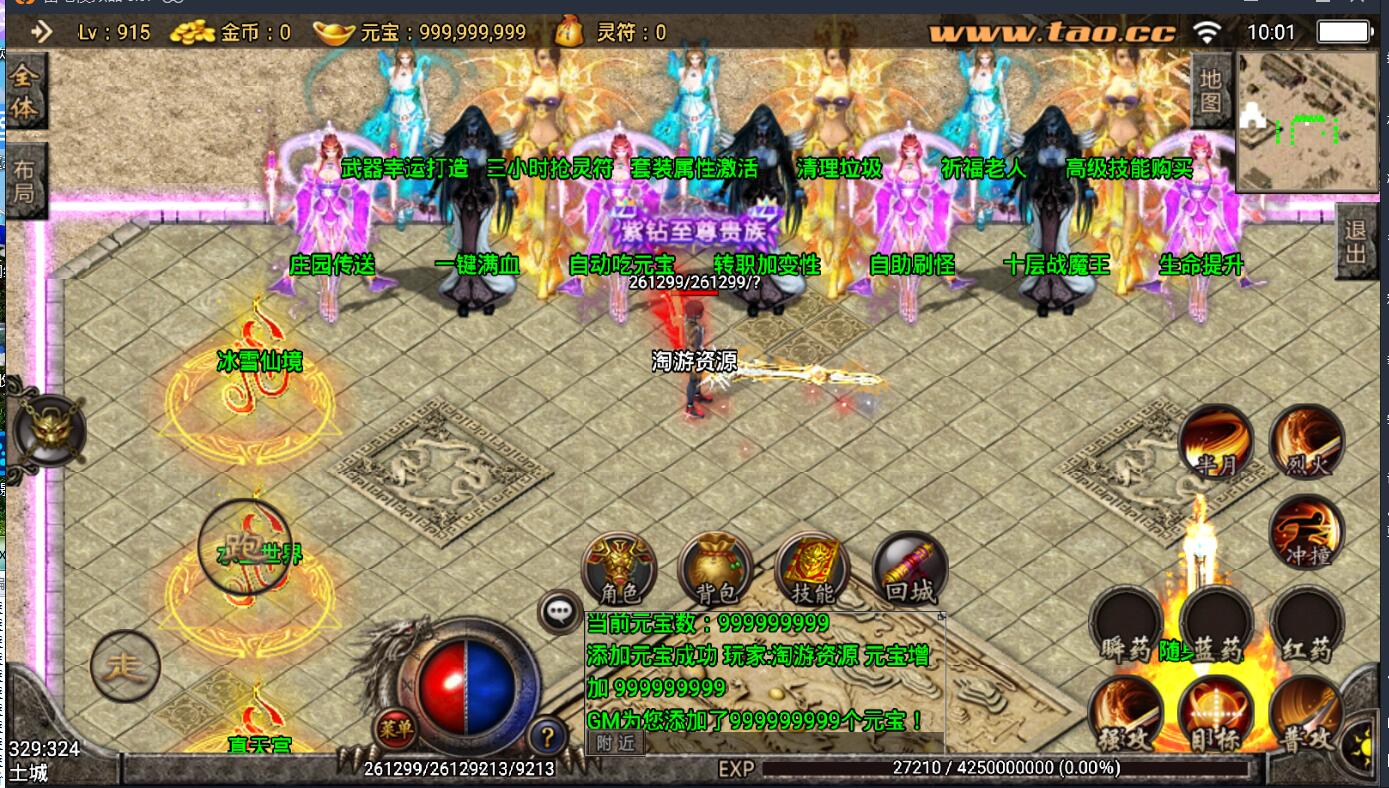Open the 布局 layout button

(25, 181)
